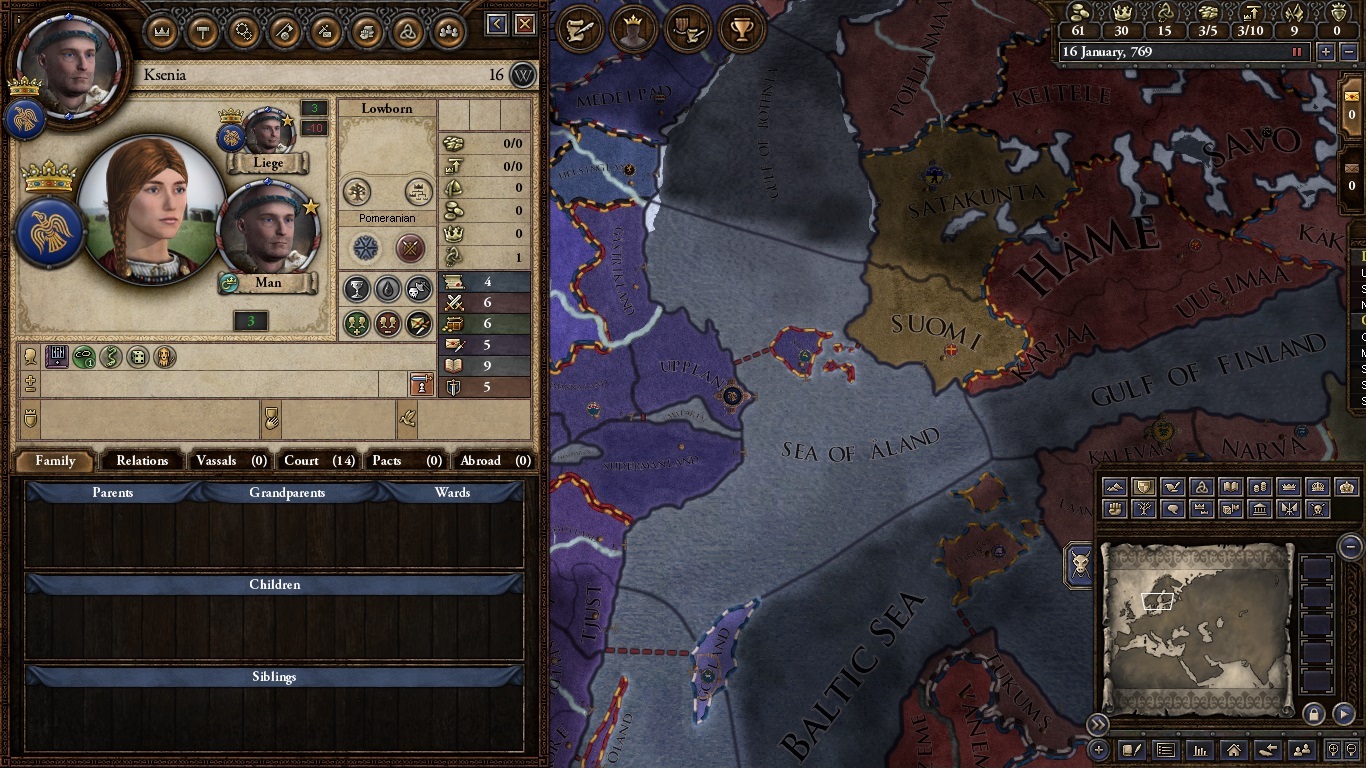Switch to the terrain map mode
Image resolution: width=1368 pixels, height=770 pixels.
1115,487
